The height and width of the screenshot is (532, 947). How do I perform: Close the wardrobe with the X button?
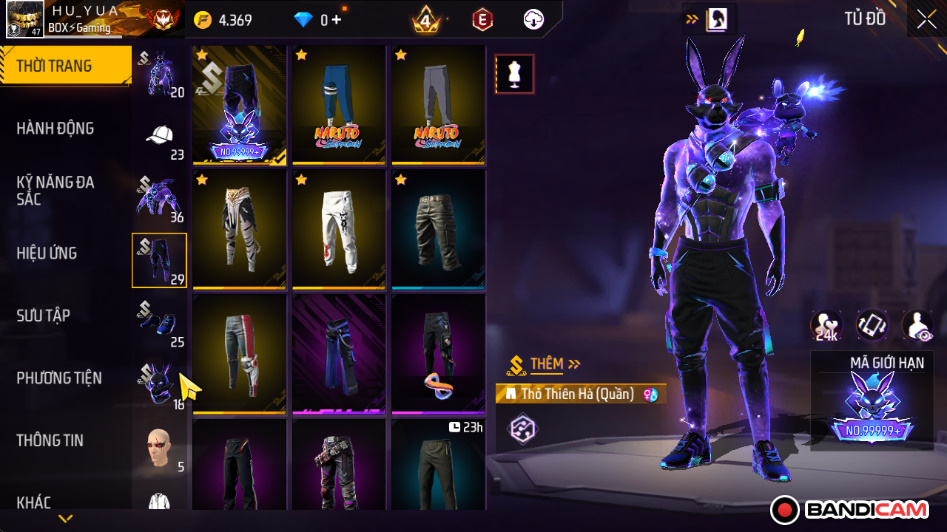(926, 19)
